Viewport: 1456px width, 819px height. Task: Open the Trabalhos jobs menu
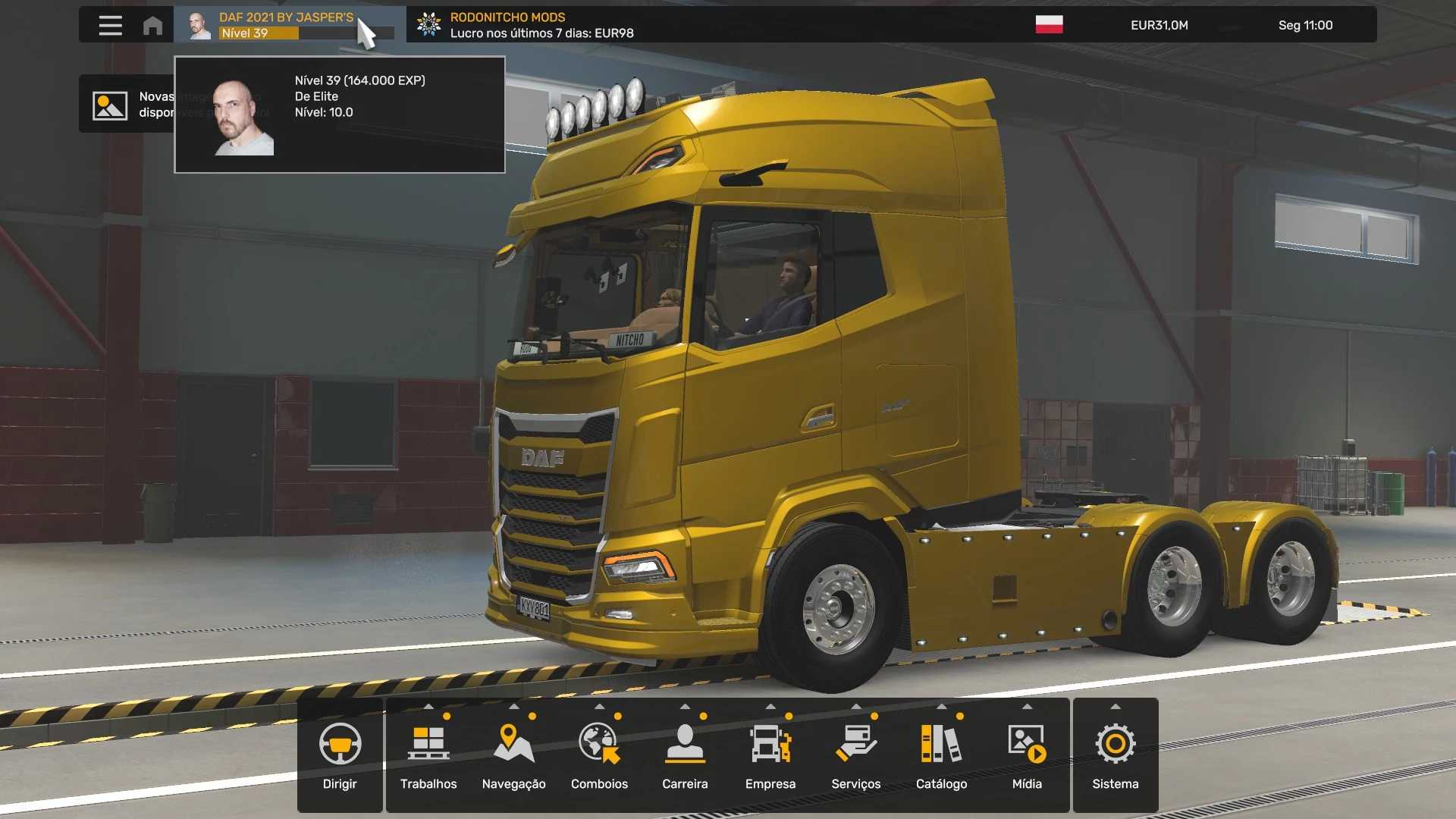pyautogui.click(x=428, y=755)
